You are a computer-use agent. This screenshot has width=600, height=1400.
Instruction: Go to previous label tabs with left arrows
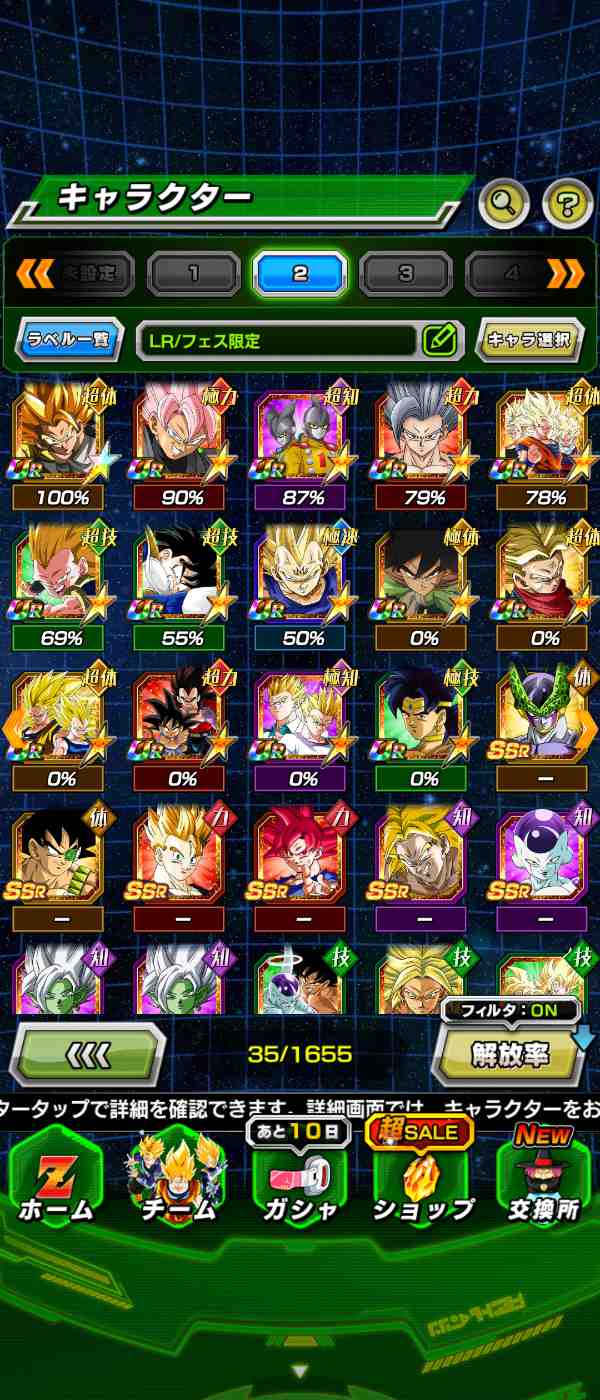pos(36,273)
